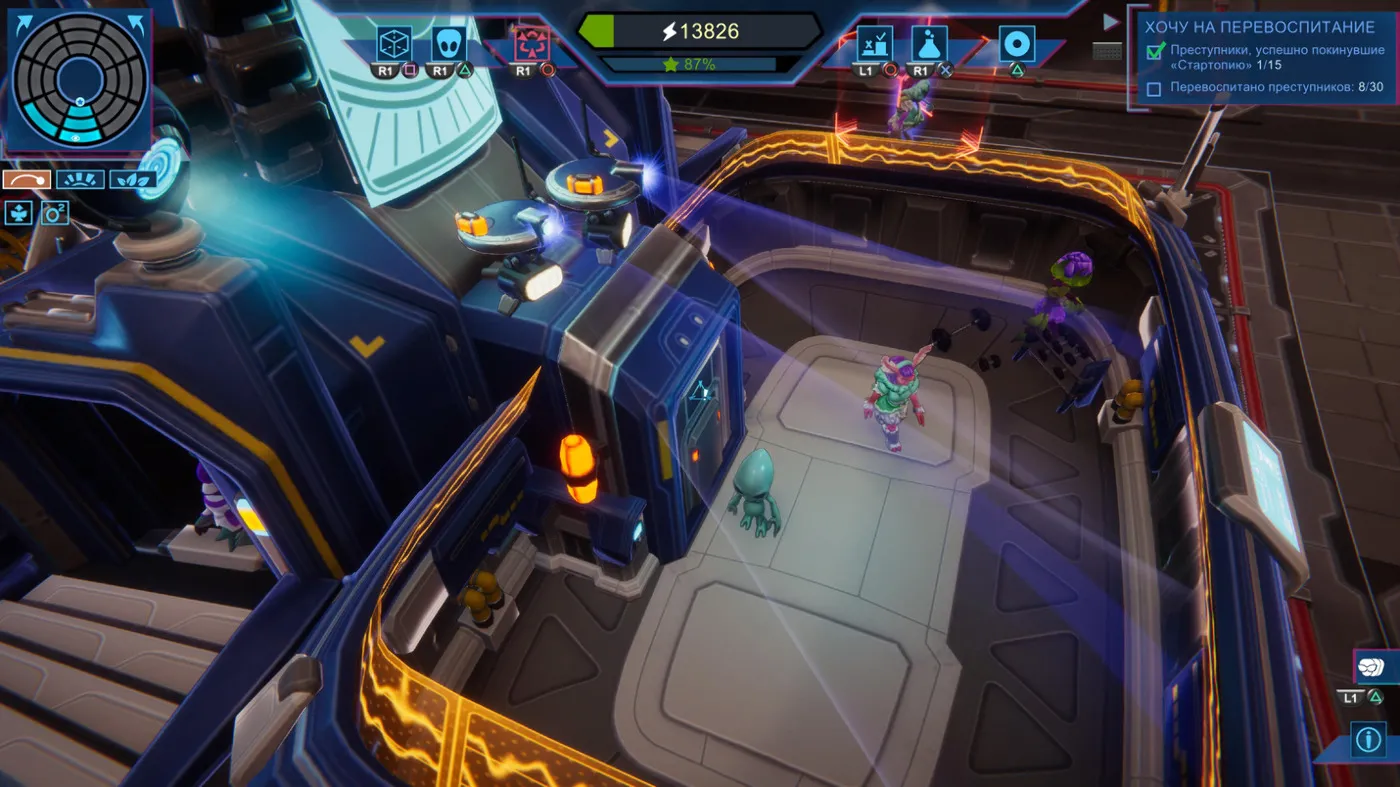Select the disc ring icon
Image resolution: width=1400 pixels, height=787 pixels.
[x=1017, y=44]
